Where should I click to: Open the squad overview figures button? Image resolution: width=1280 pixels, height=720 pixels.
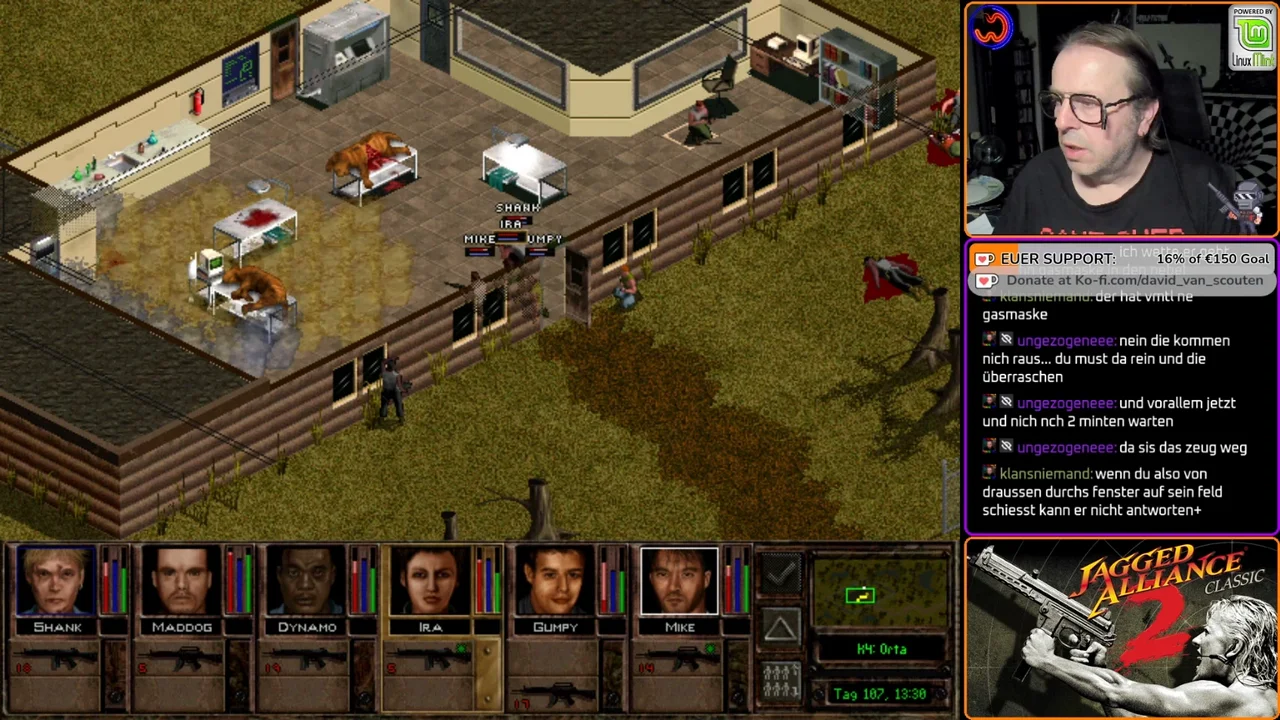[781, 680]
